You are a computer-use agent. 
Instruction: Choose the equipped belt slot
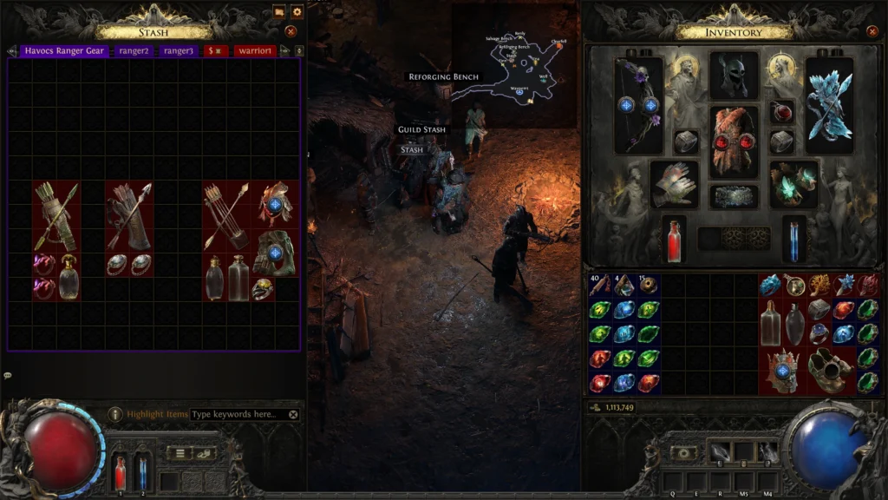click(x=734, y=197)
